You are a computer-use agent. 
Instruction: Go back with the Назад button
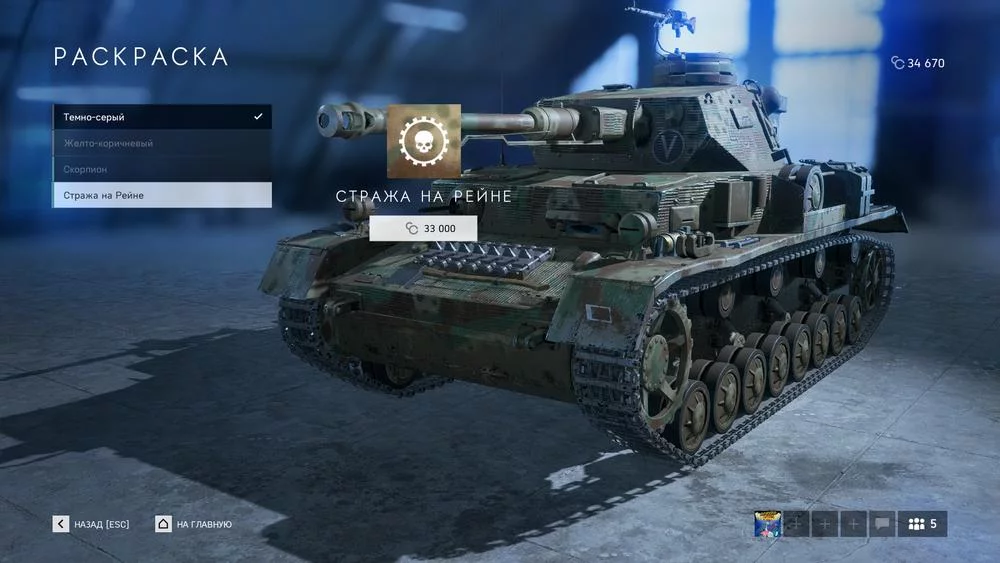pyautogui.click(x=92, y=524)
